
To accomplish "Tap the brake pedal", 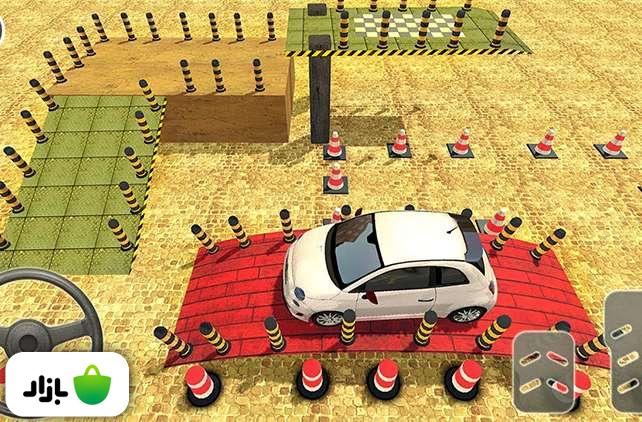I will 544,371.
